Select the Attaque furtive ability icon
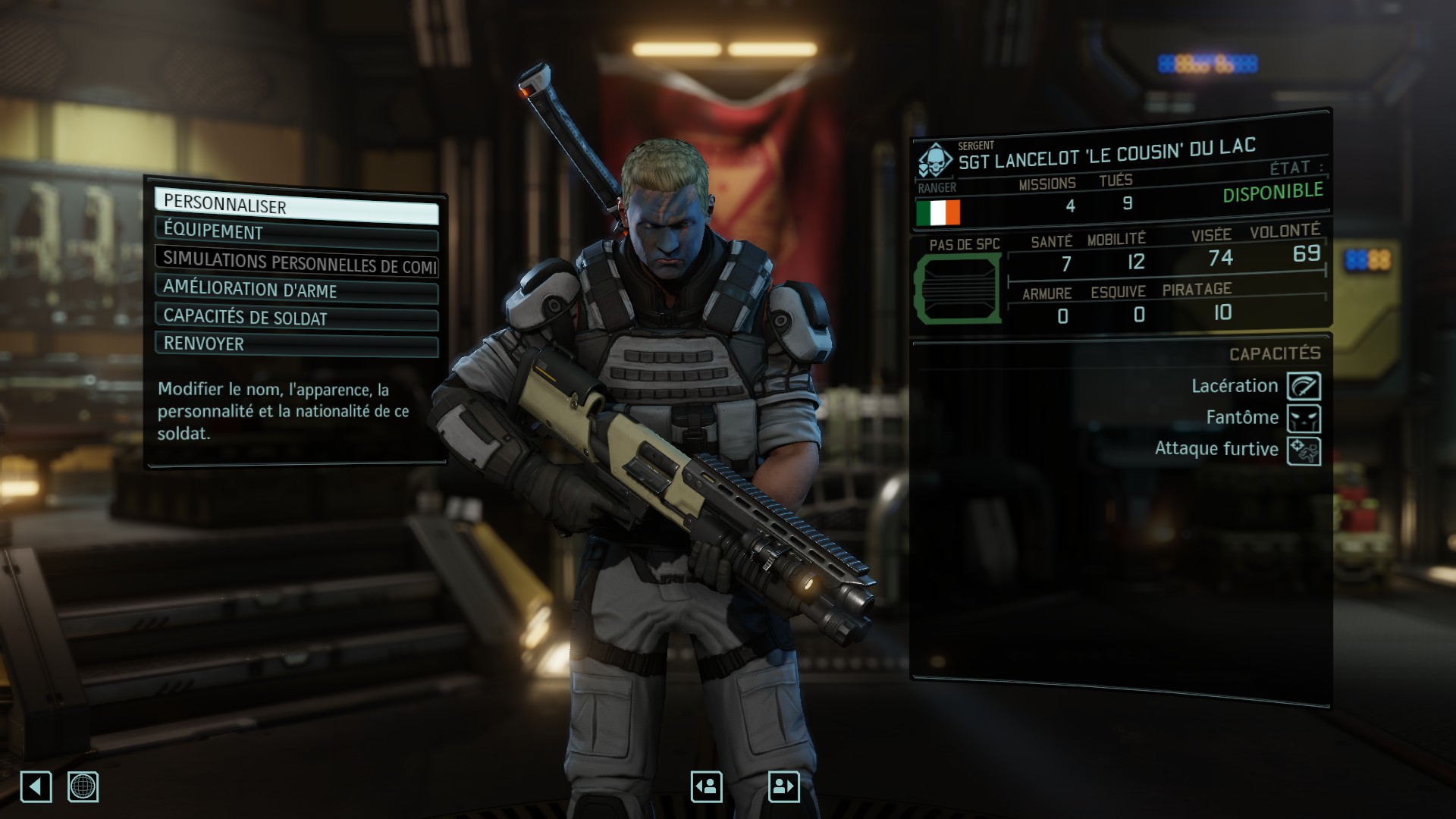Viewport: 1456px width, 819px height. 1304,450
